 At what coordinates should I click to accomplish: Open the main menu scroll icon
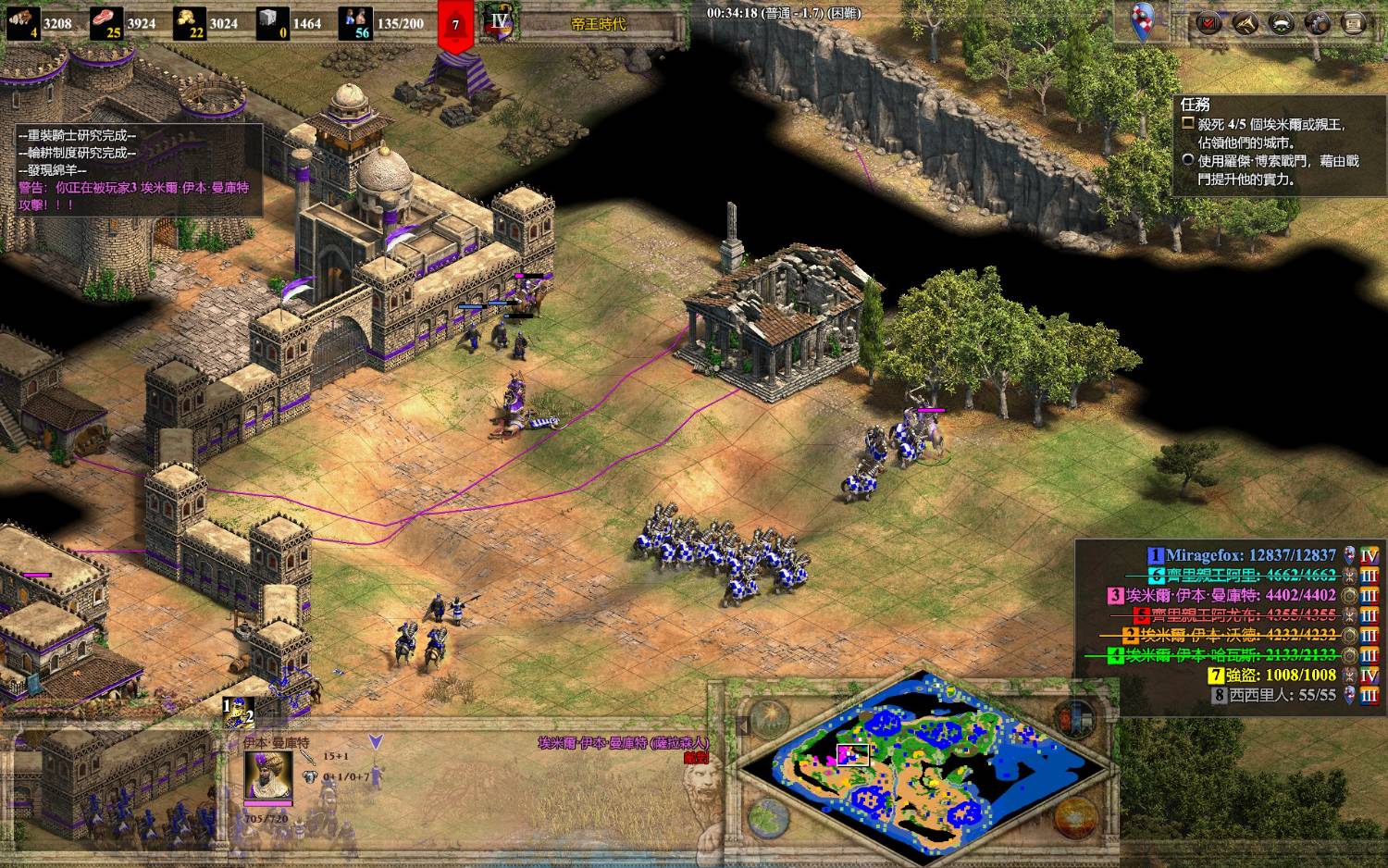coord(1354,23)
